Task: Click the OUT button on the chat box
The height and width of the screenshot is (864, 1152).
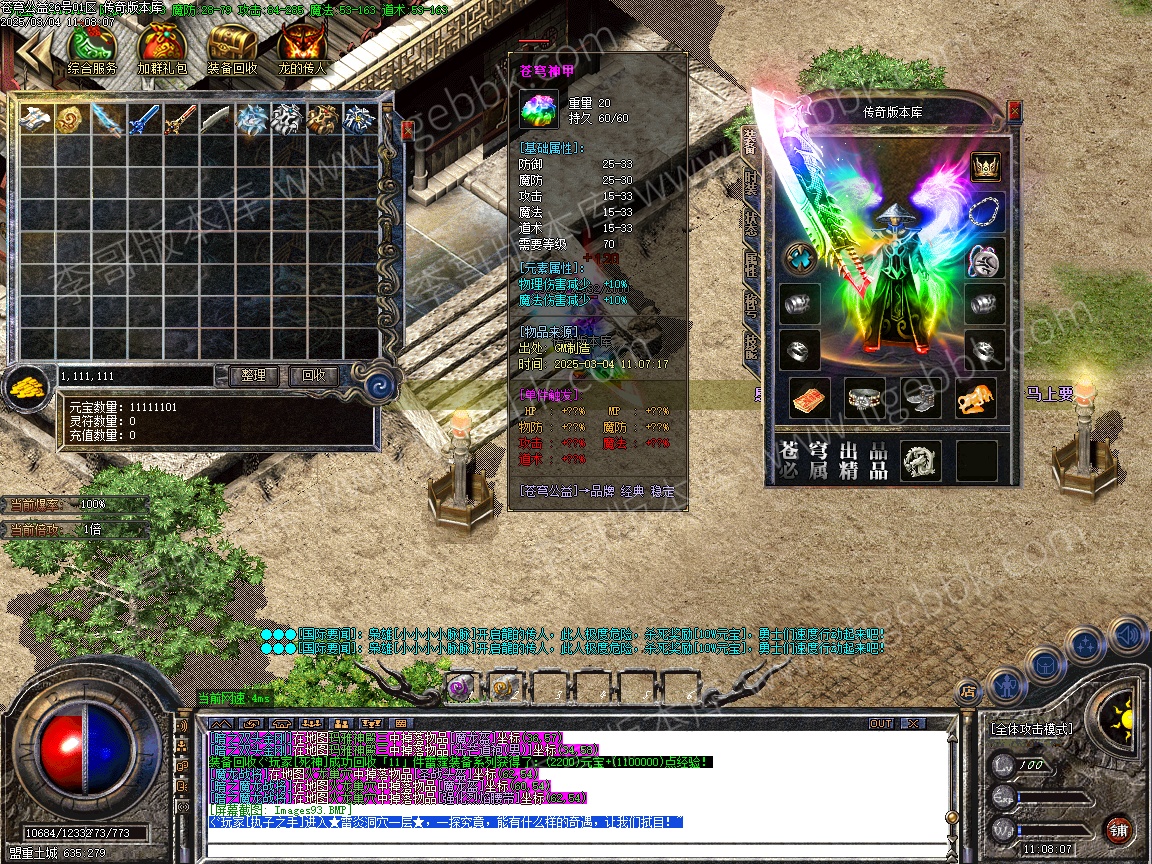Action: pyautogui.click(x=881, y=723)
